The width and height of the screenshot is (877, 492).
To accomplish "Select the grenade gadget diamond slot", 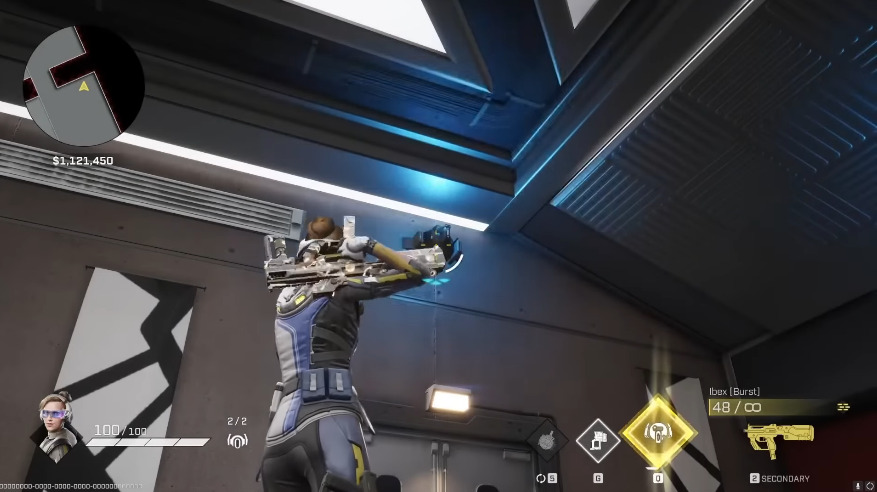I will coord(546,440).
